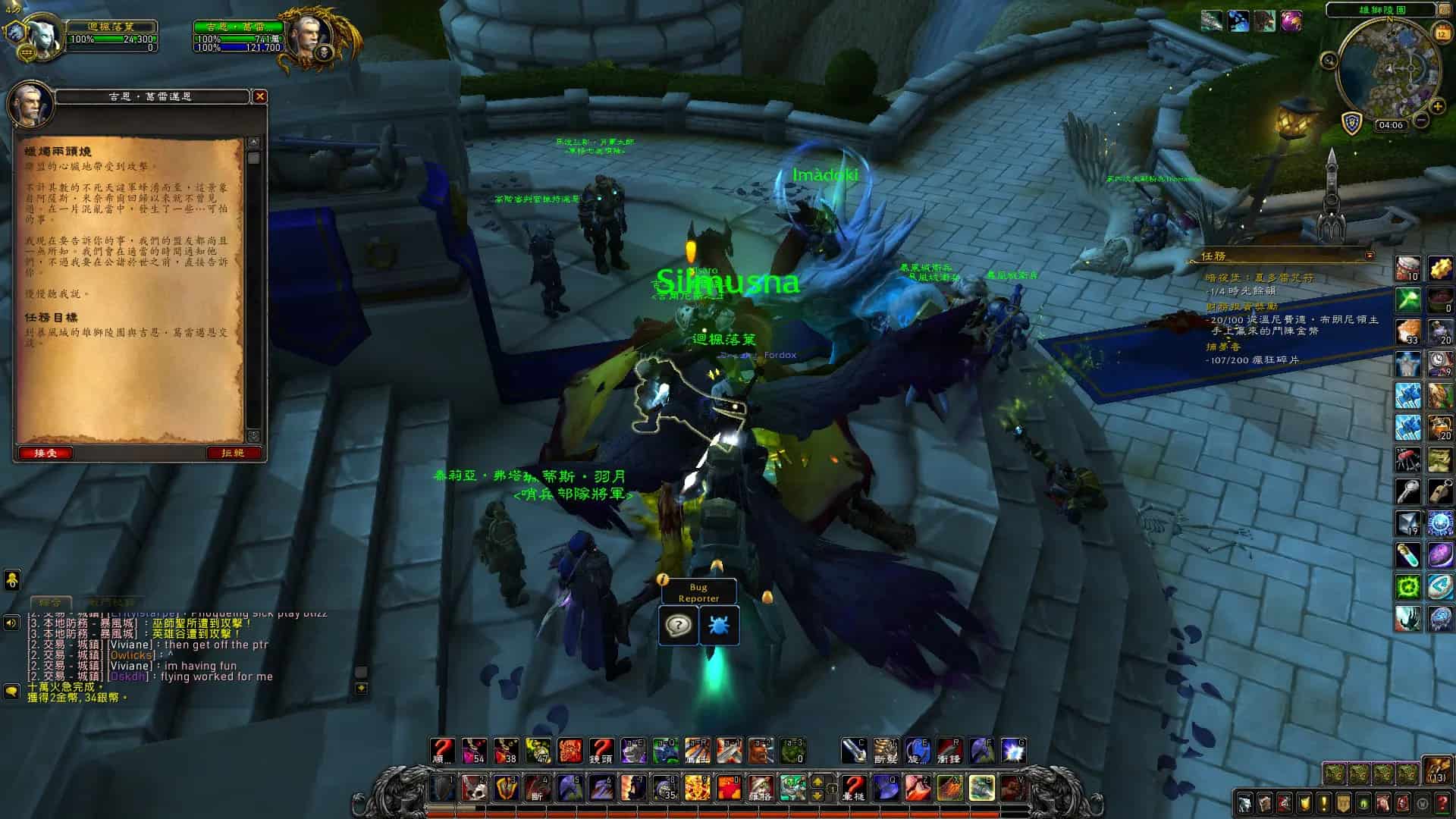Collapse the 任務 quest tracker header
Image resolution: width=1456 pixels, height=819 pixels.
pyautogui.click(x=1370, y=256)
